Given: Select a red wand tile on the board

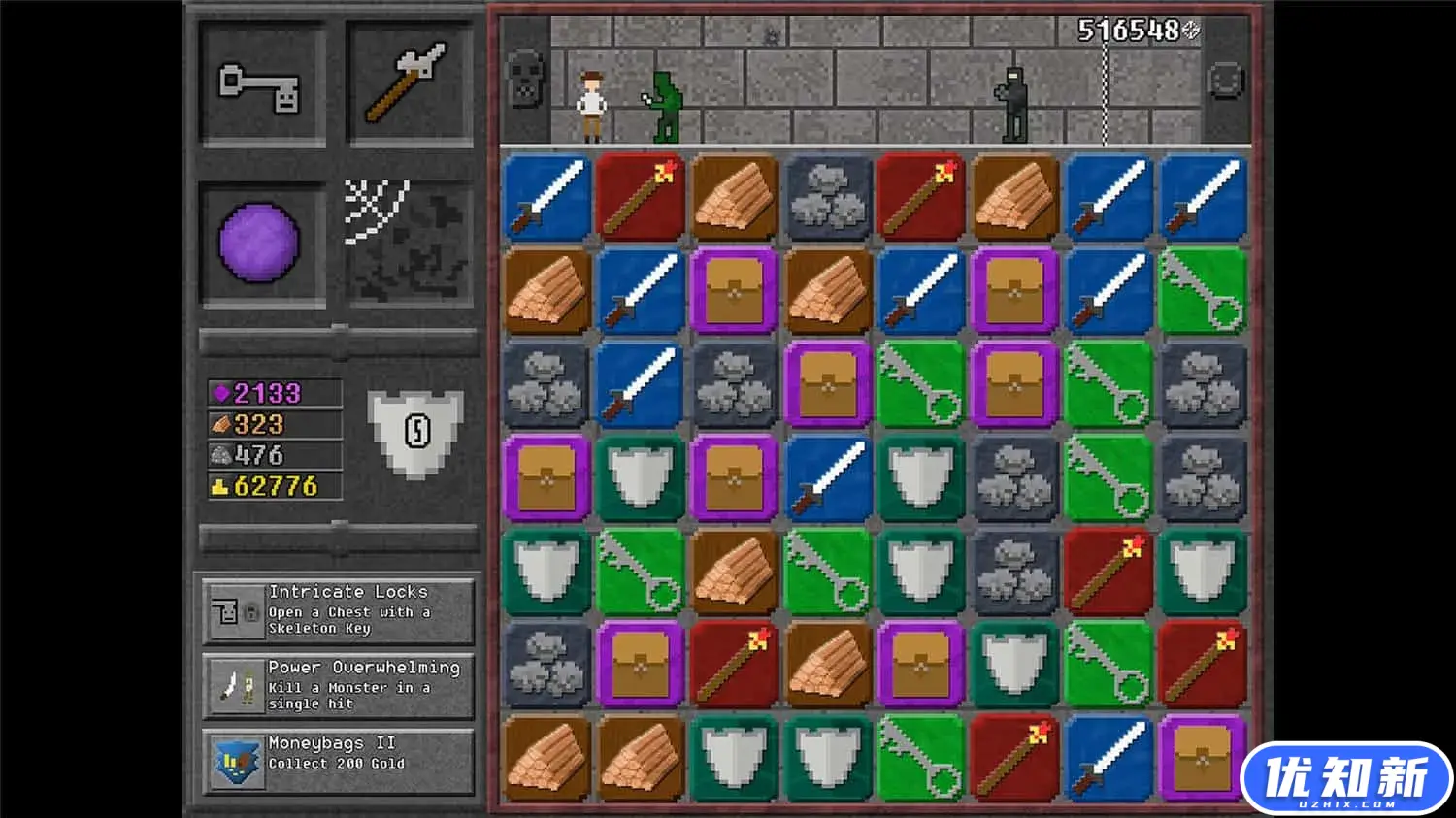Looking at the screenshot, I should (639, 196).
